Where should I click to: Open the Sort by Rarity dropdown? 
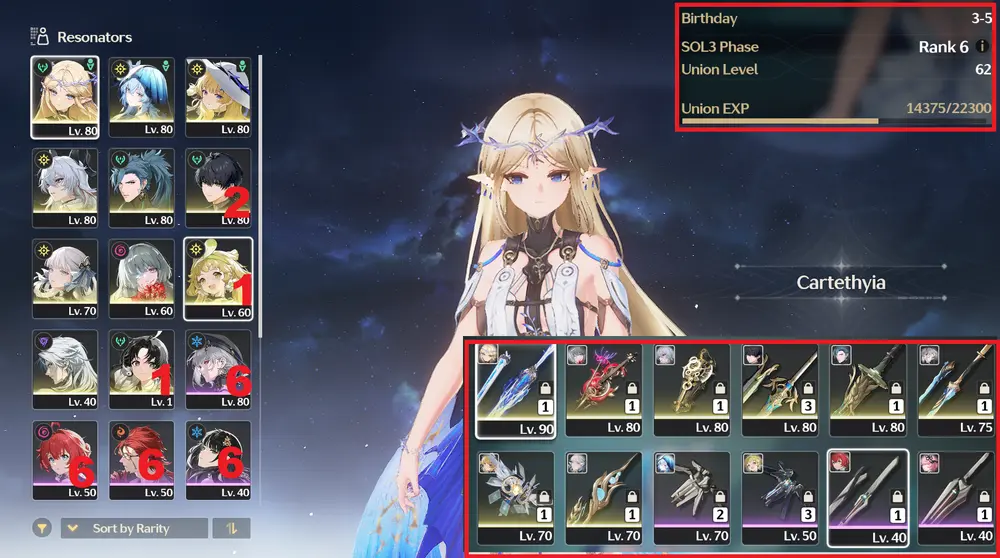click(x=135, y=528)
